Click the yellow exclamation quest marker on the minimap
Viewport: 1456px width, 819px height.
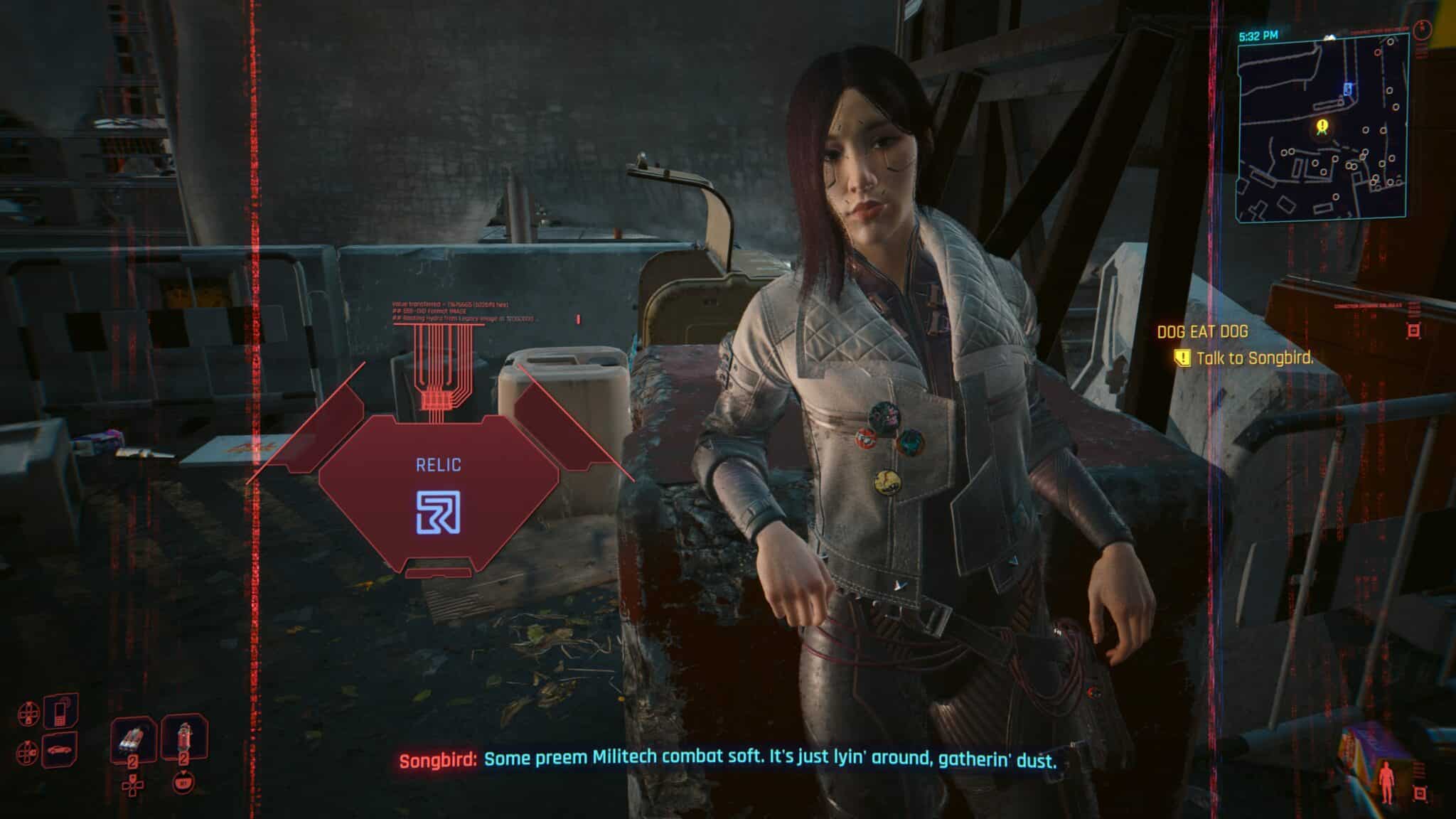pos(1322,126)
